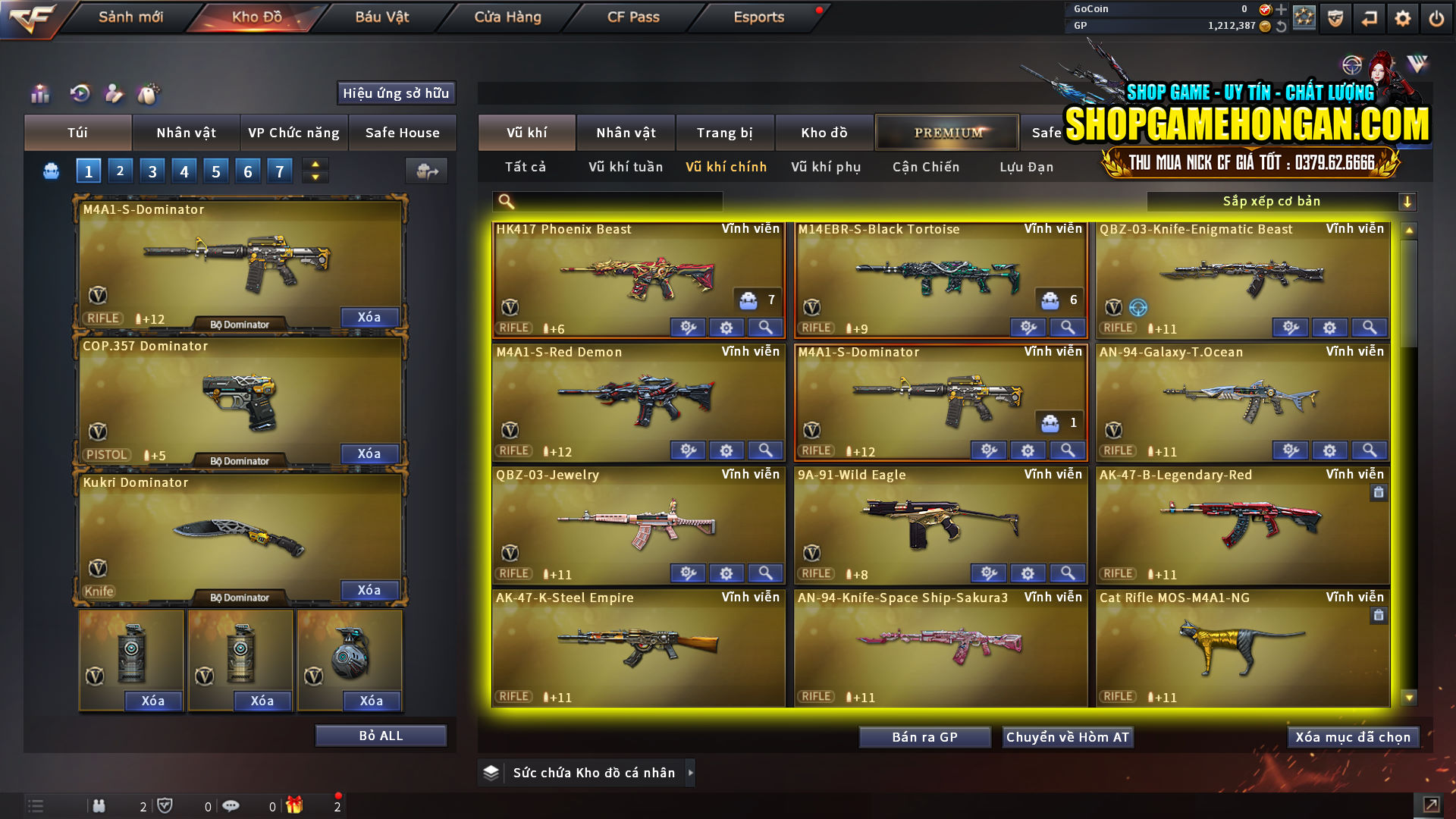Open the chat bubble icon in bottom bar
Image resolution: width=1456 pixels, height=819 pixels.
[x=231, y=806]
